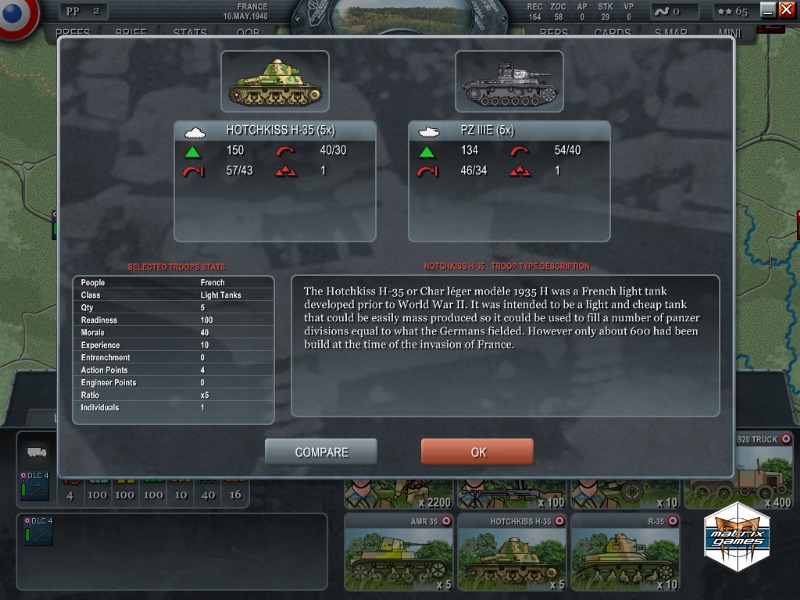
Task: Open the REPS tab
Action: (553, 33)
